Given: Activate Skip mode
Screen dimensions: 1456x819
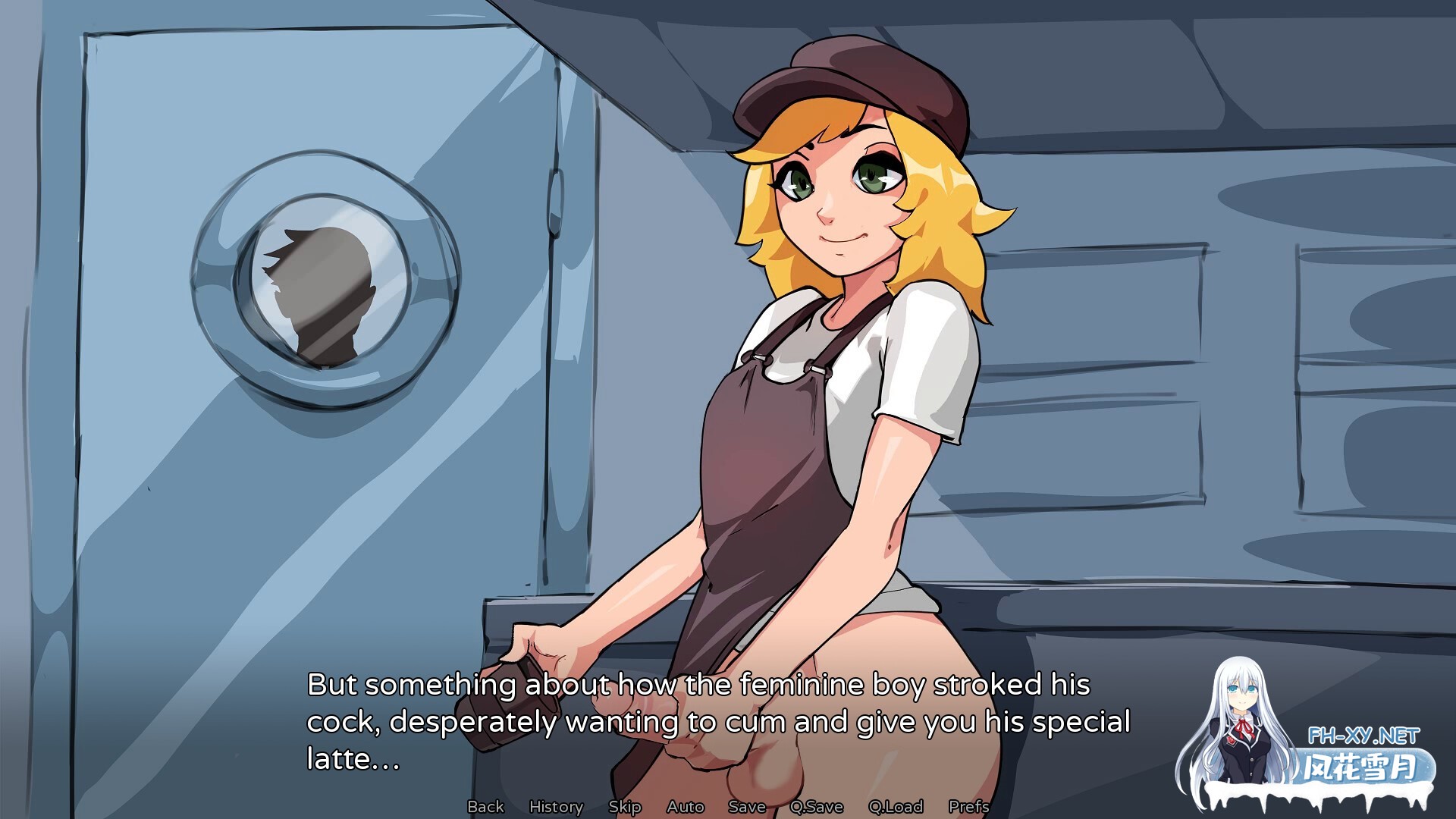Looking at the screenshot, I should [625, 807].
